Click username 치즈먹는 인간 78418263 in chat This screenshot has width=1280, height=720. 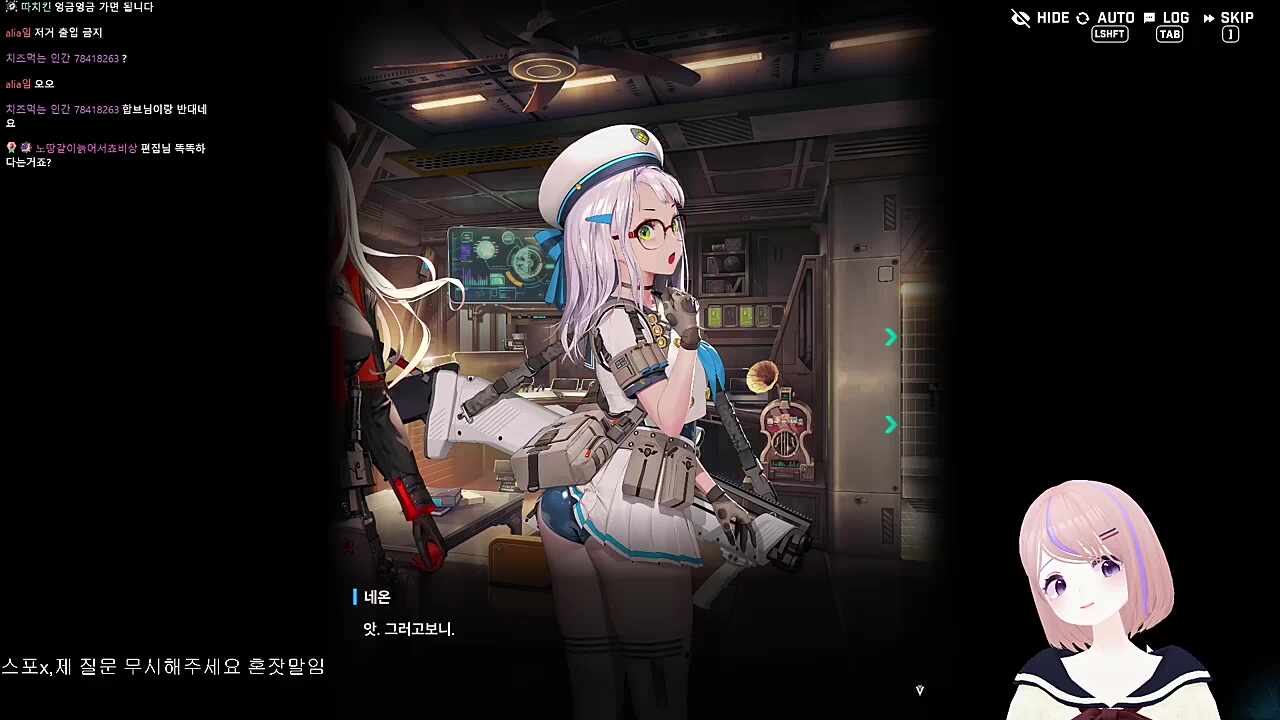tap(60, 58)
